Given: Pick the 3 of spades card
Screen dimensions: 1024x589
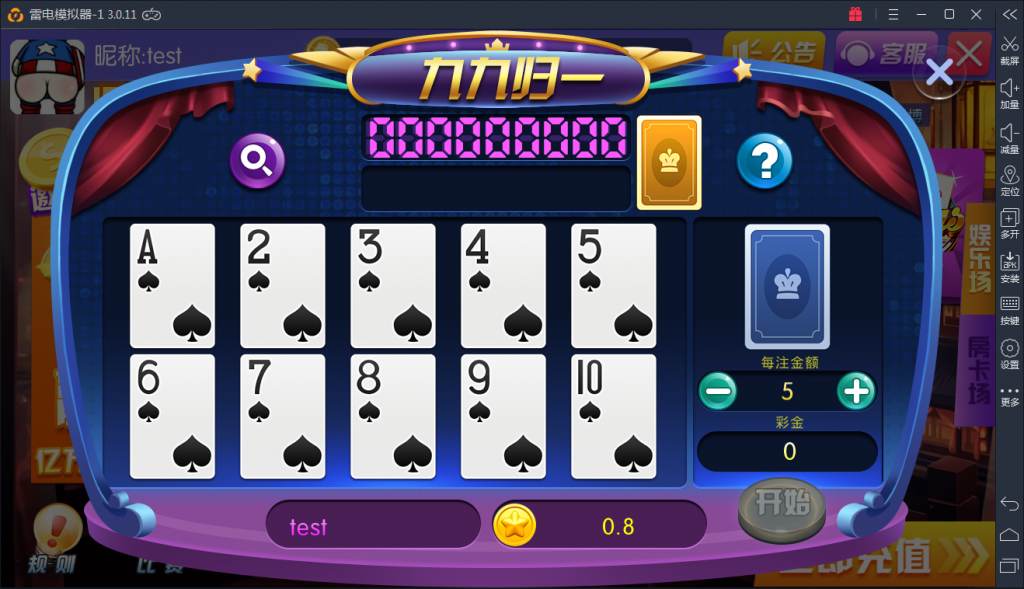Looking at the screenshot, I should [x=393, y=285].
